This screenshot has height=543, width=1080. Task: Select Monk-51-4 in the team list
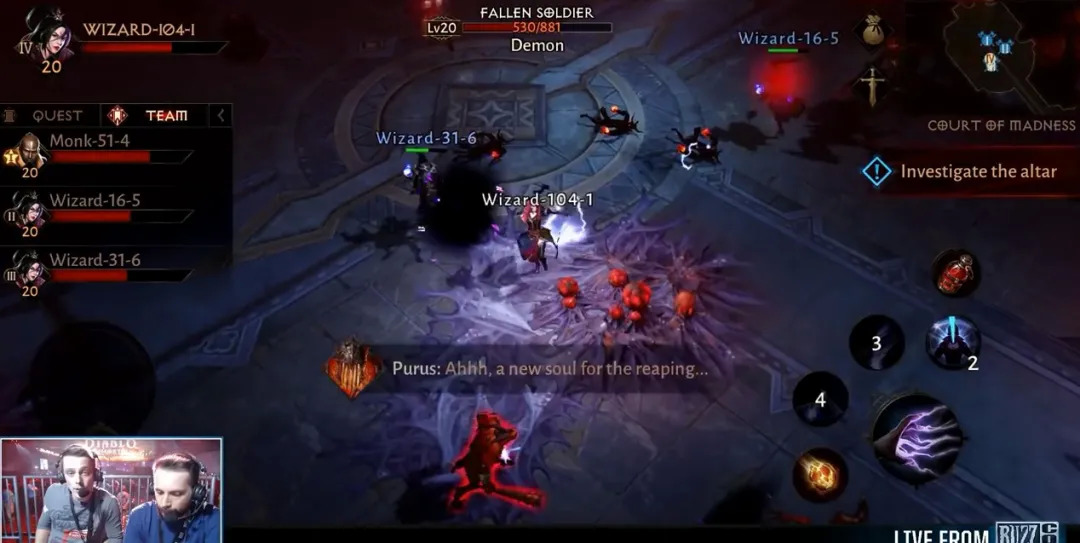(100, 150)
